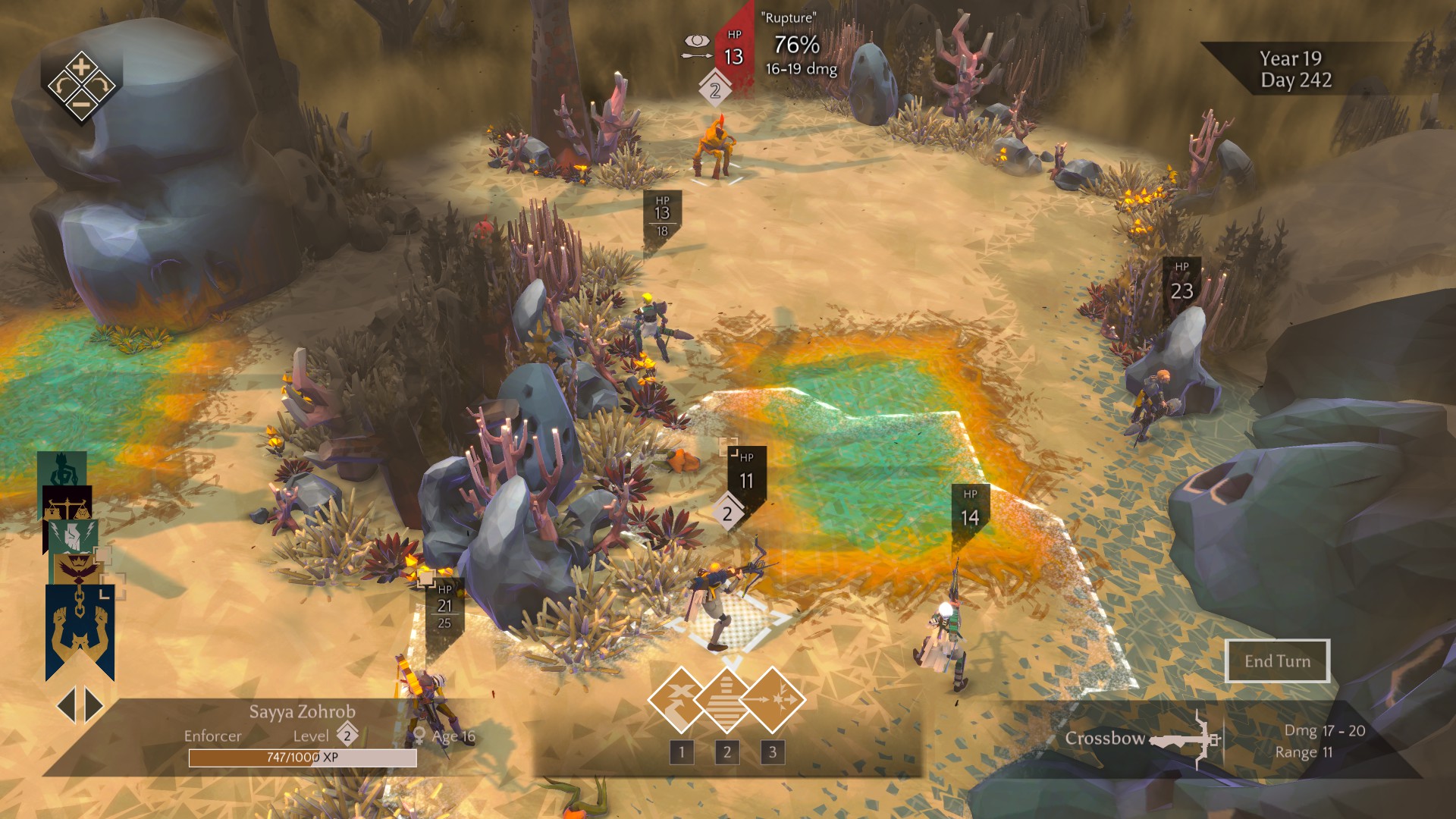
Task: Activate the move-and-attack X arrow ability
Action: pos(680,699)
